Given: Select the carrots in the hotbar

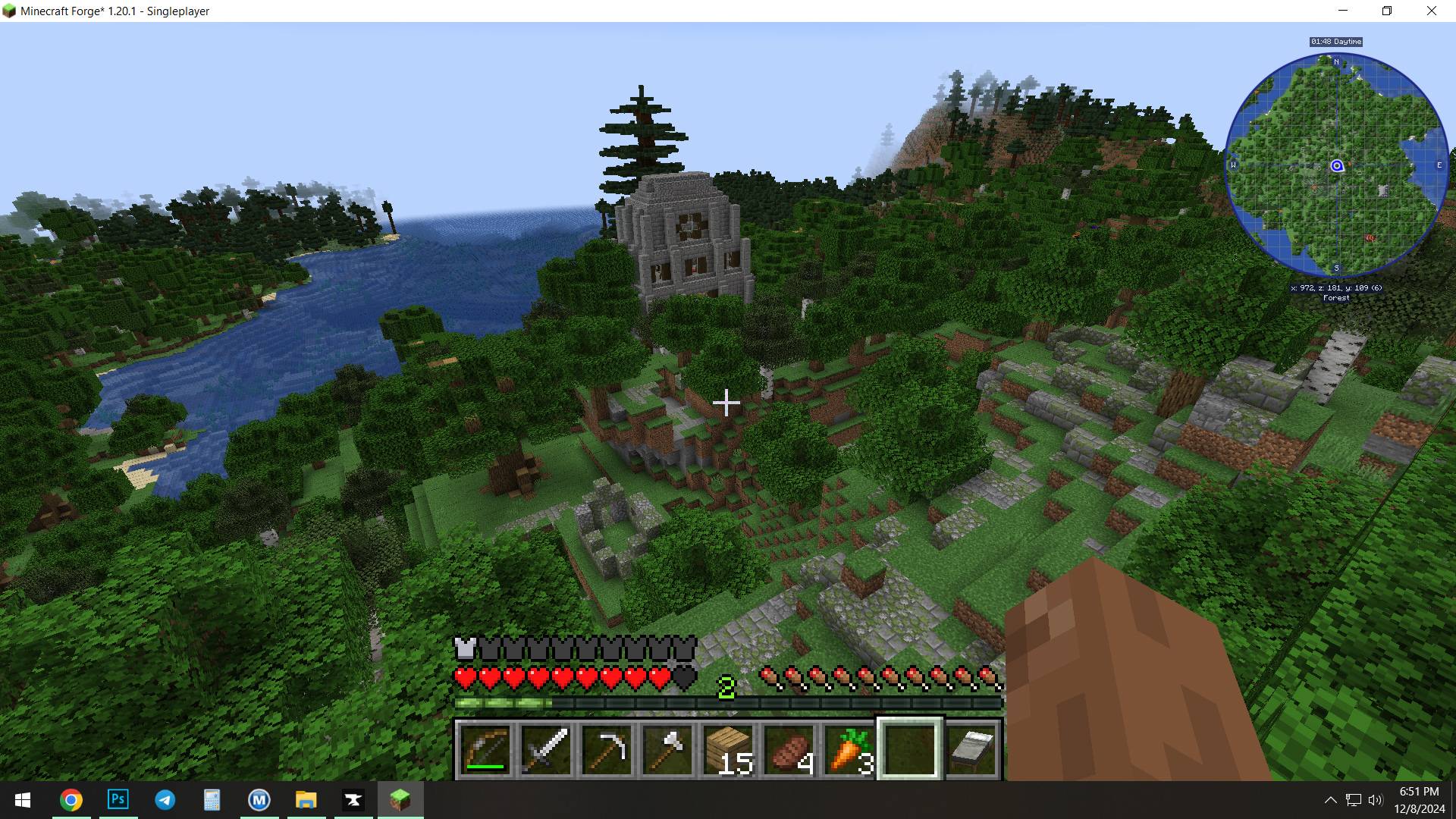Looking at the screenshot, I should [849, 750].
